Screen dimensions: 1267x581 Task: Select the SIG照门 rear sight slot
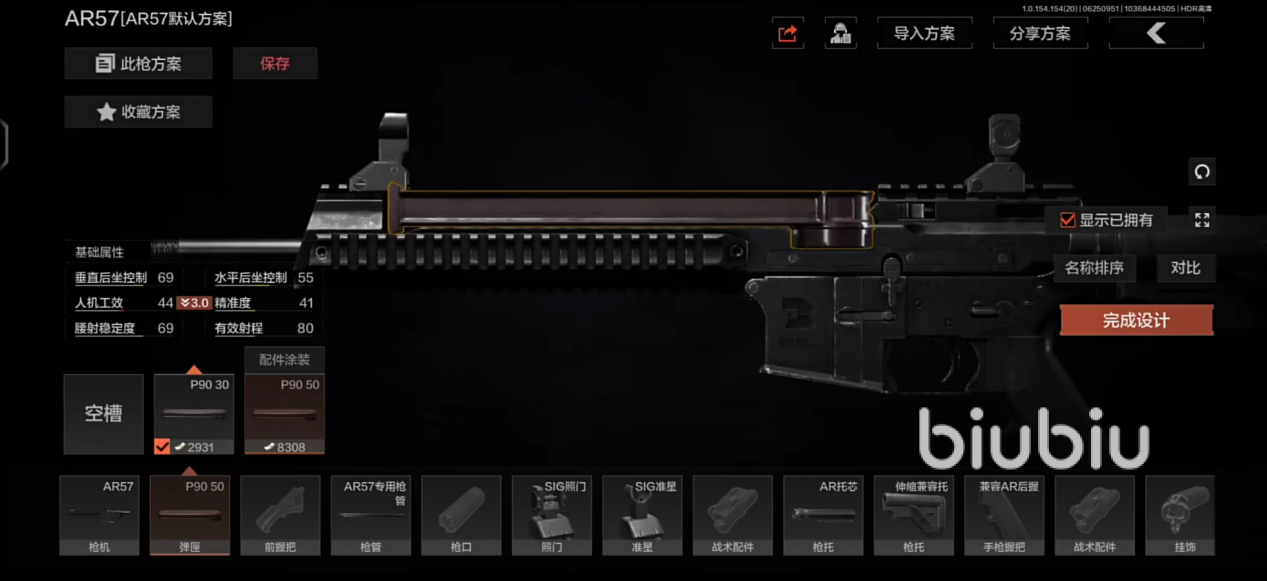551,515
